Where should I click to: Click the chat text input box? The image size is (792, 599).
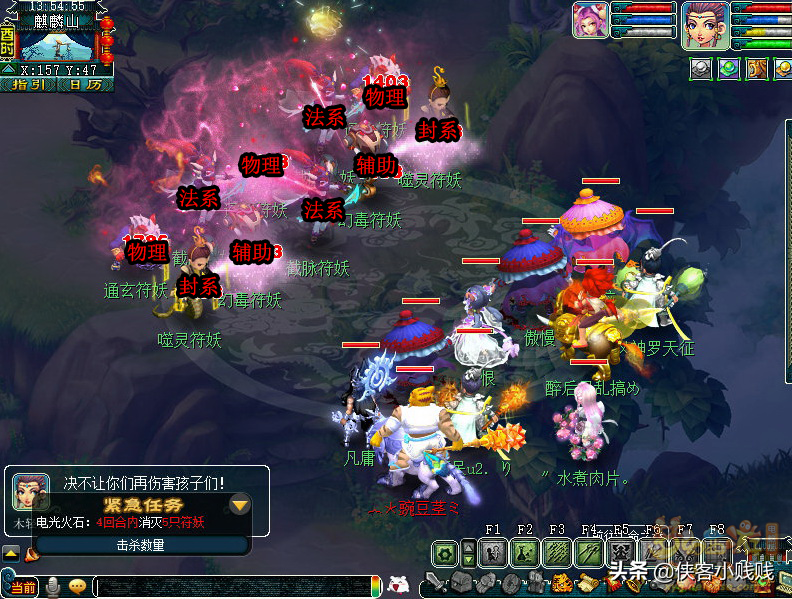pyautogui.click(x=230, y=587)
